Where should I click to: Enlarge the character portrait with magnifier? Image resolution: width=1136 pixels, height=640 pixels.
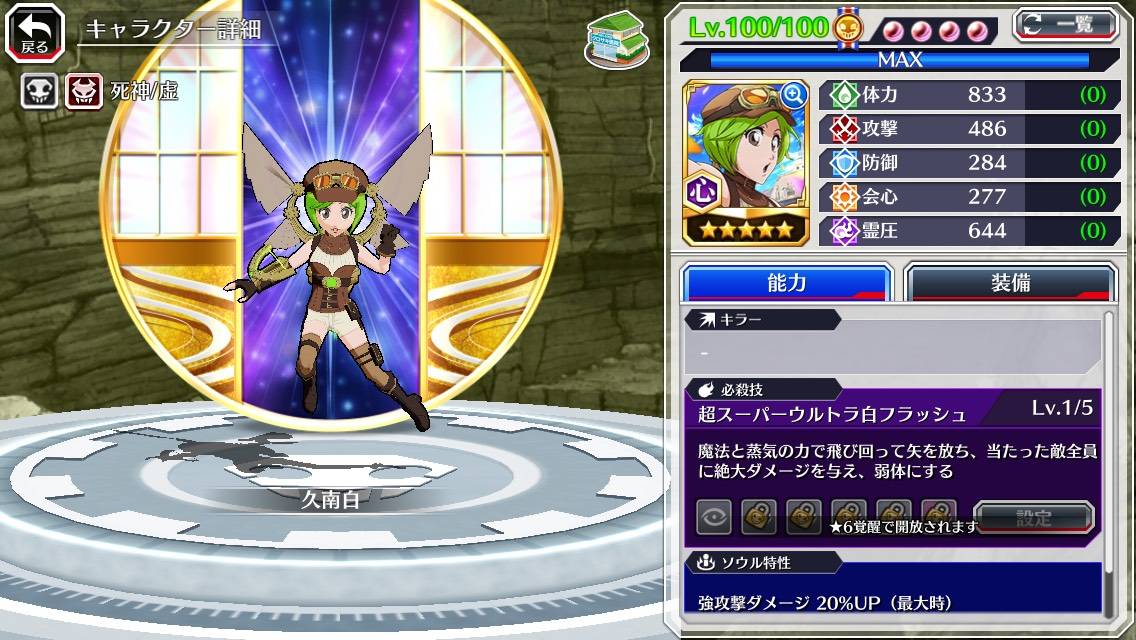point(794,95)
